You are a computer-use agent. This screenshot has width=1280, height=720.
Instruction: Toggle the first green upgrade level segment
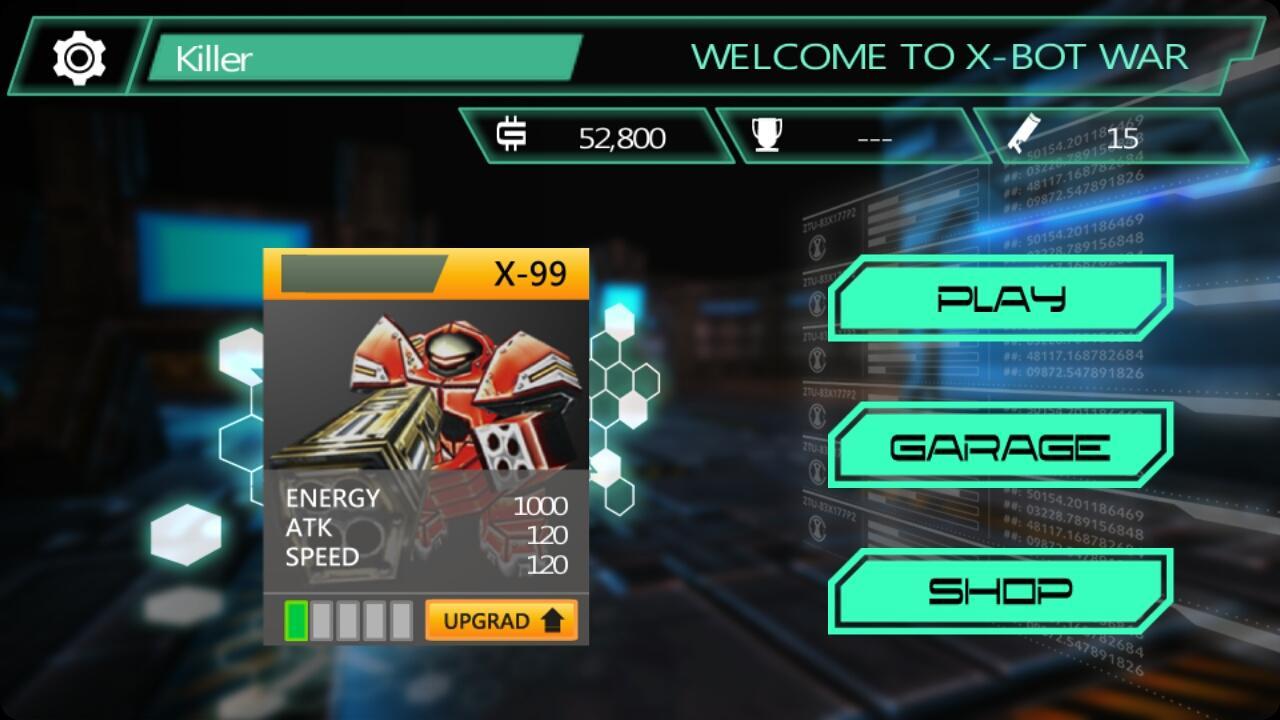[x=295, y=620]
